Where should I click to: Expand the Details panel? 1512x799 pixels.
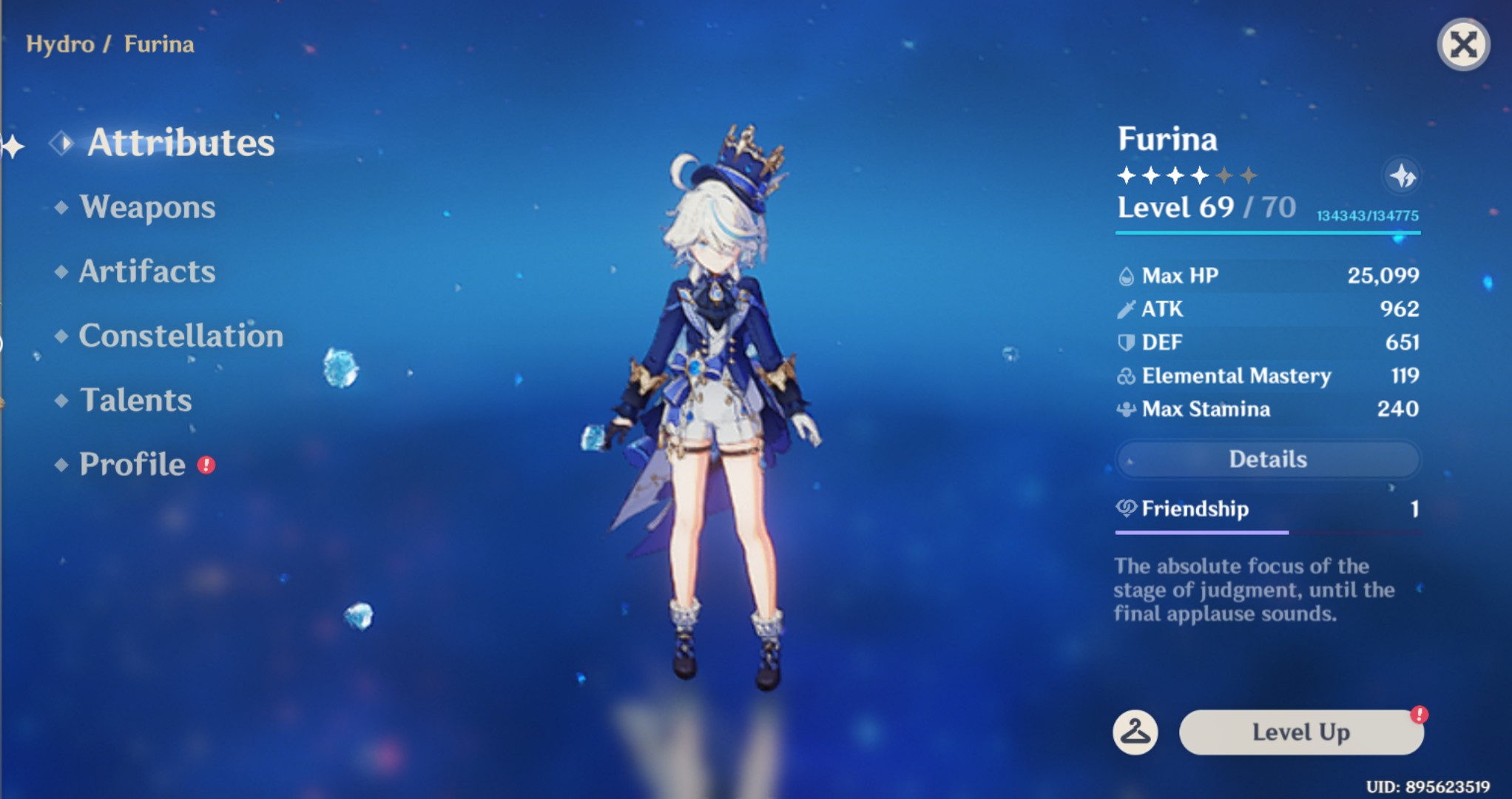[x=1267, y=459]
